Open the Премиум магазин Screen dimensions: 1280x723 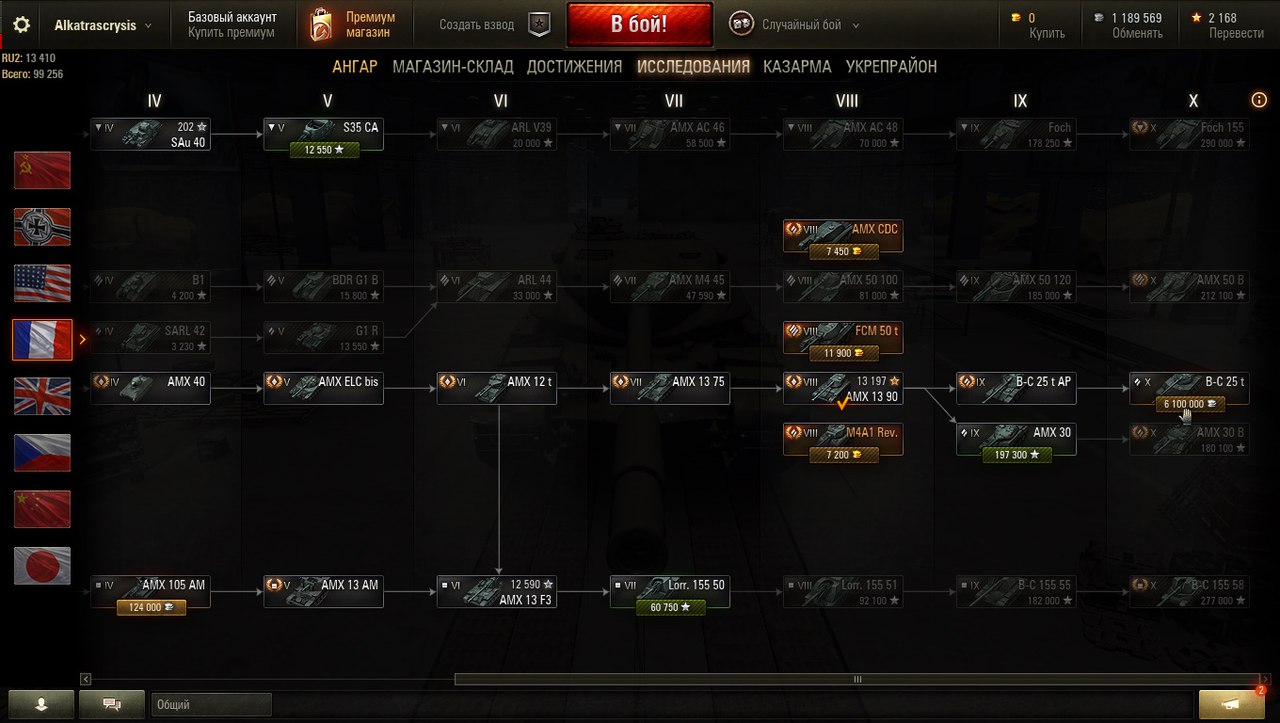point(352,25)
